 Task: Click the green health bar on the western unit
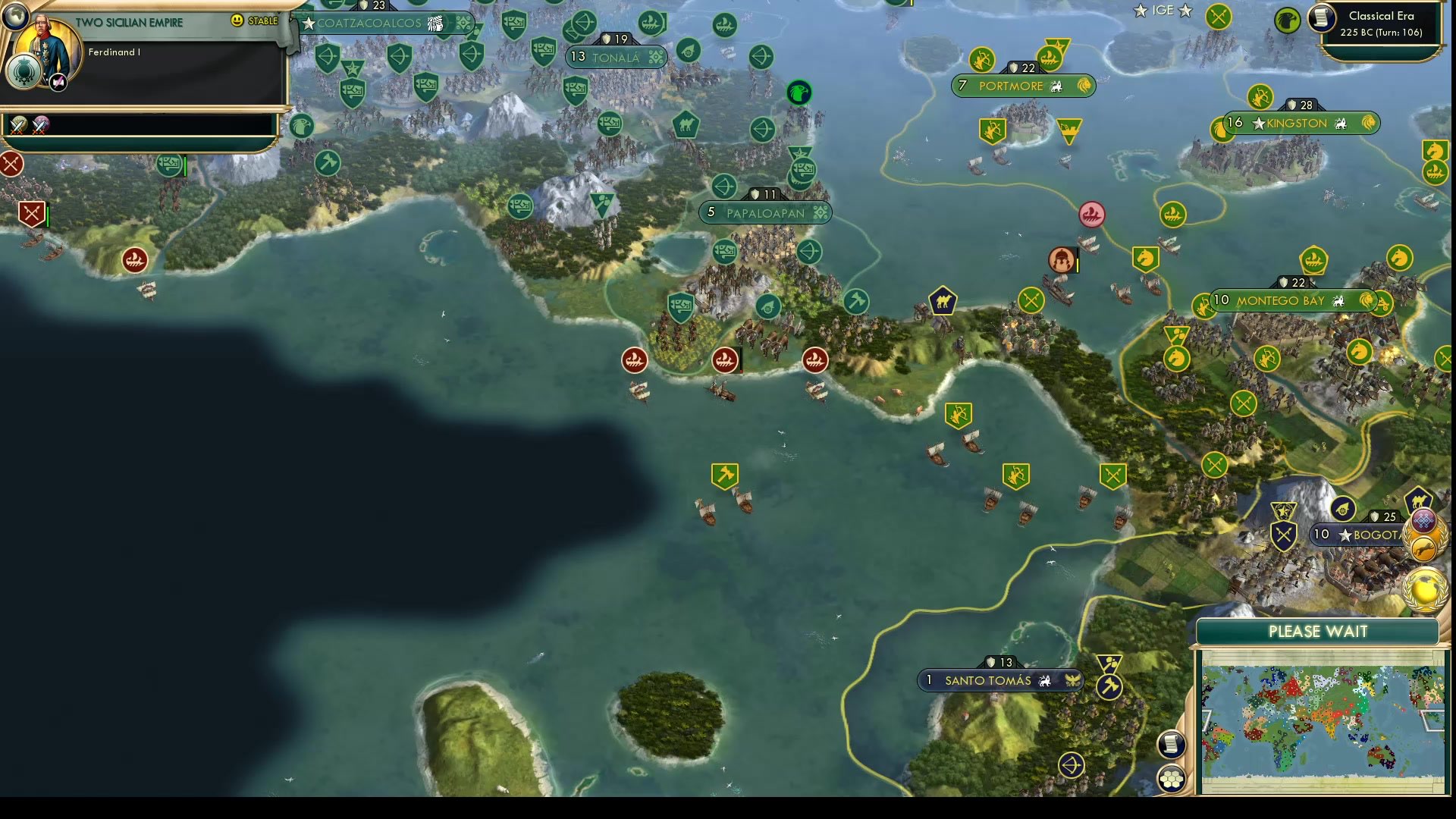47,215
